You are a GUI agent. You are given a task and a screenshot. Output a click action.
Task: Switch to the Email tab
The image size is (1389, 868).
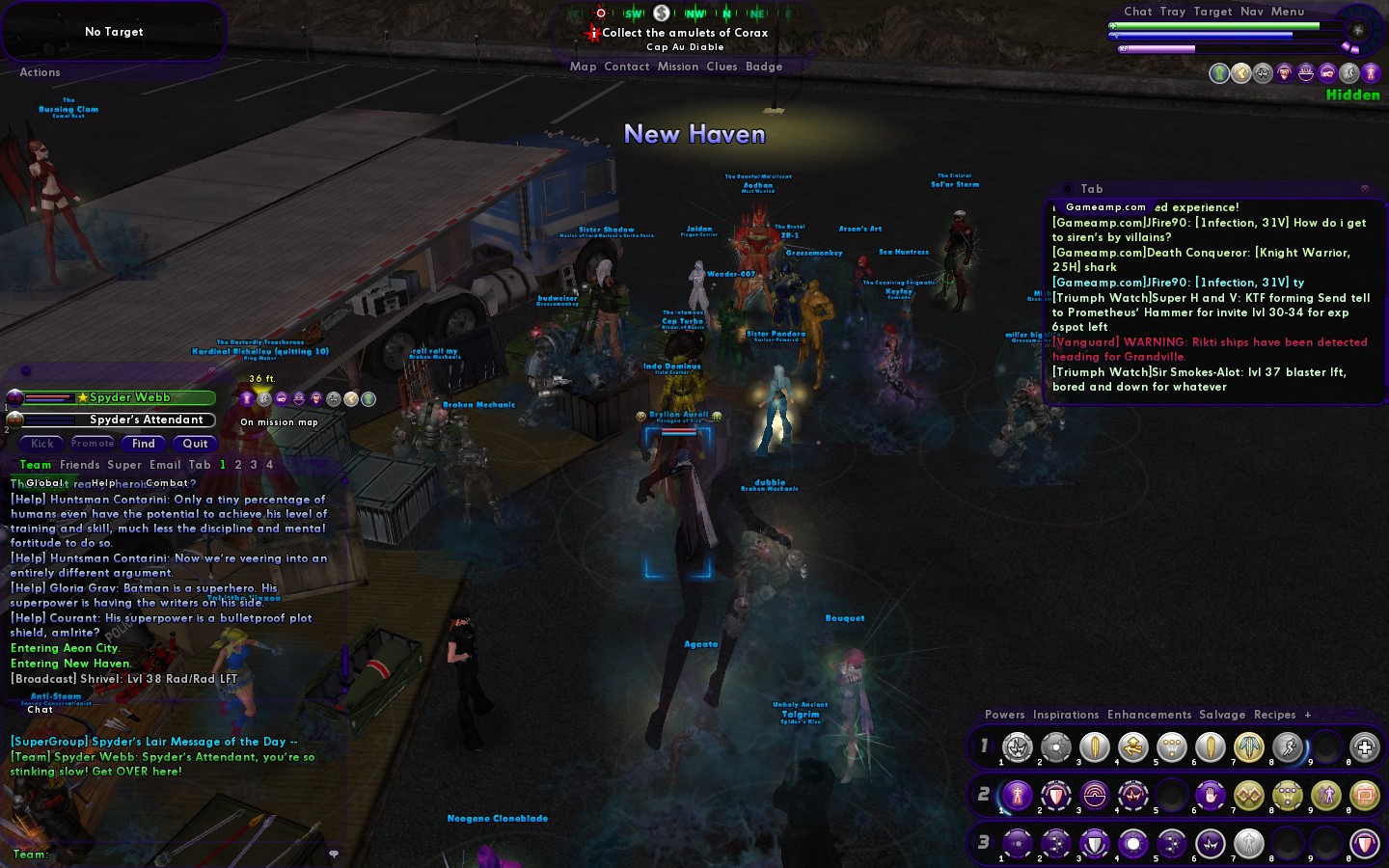point(164,465)
